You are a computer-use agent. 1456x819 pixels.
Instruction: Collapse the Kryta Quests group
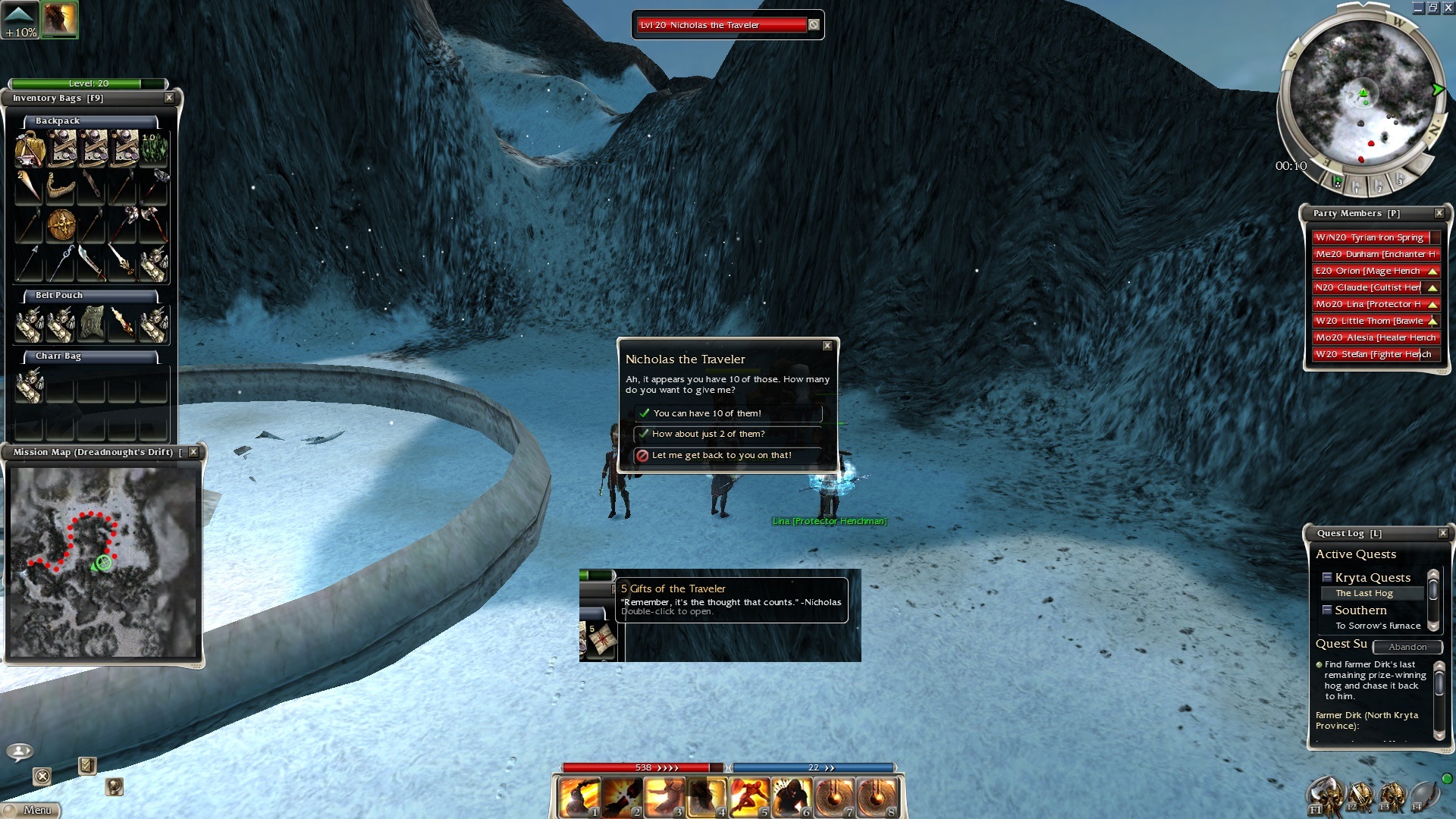1327,578
